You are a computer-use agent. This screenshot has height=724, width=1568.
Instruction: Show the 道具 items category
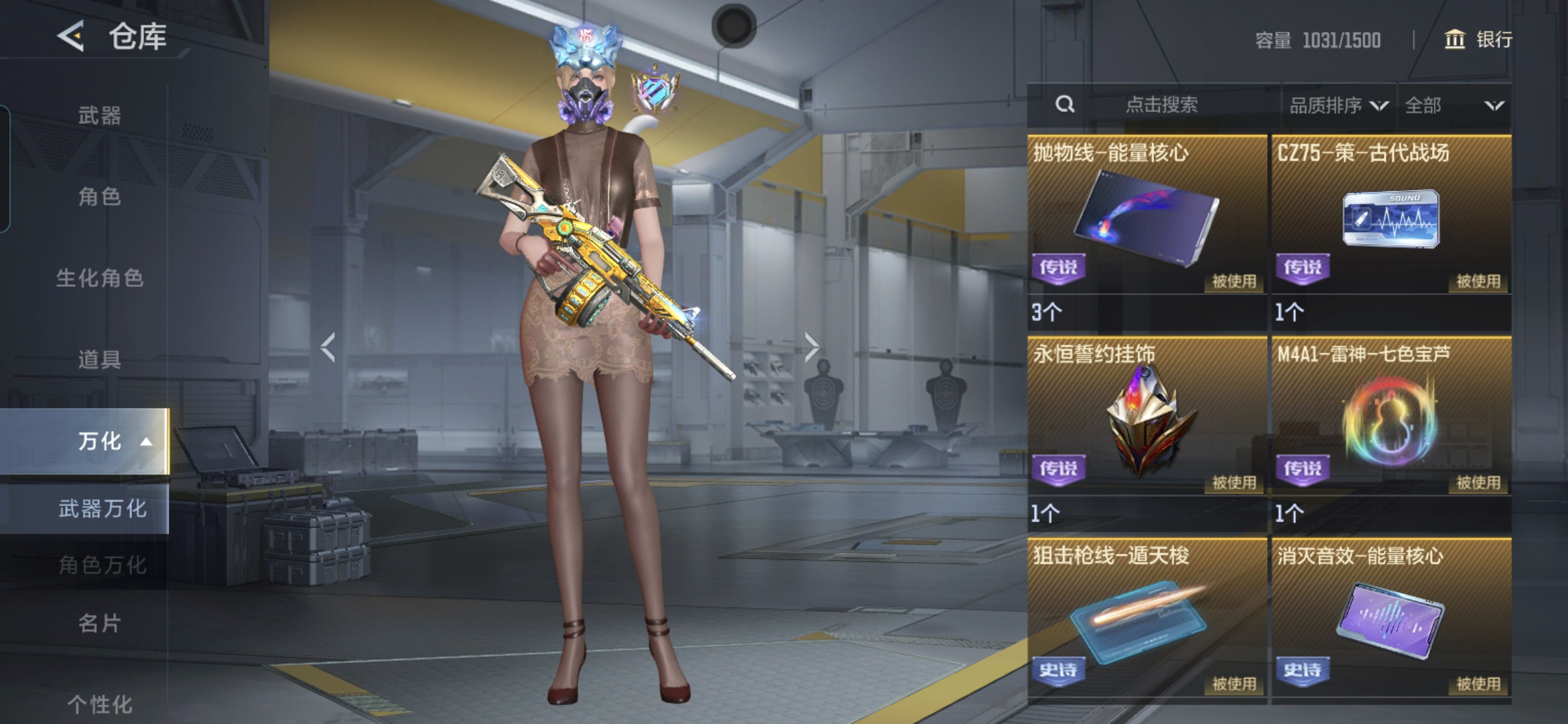point(99,359)
